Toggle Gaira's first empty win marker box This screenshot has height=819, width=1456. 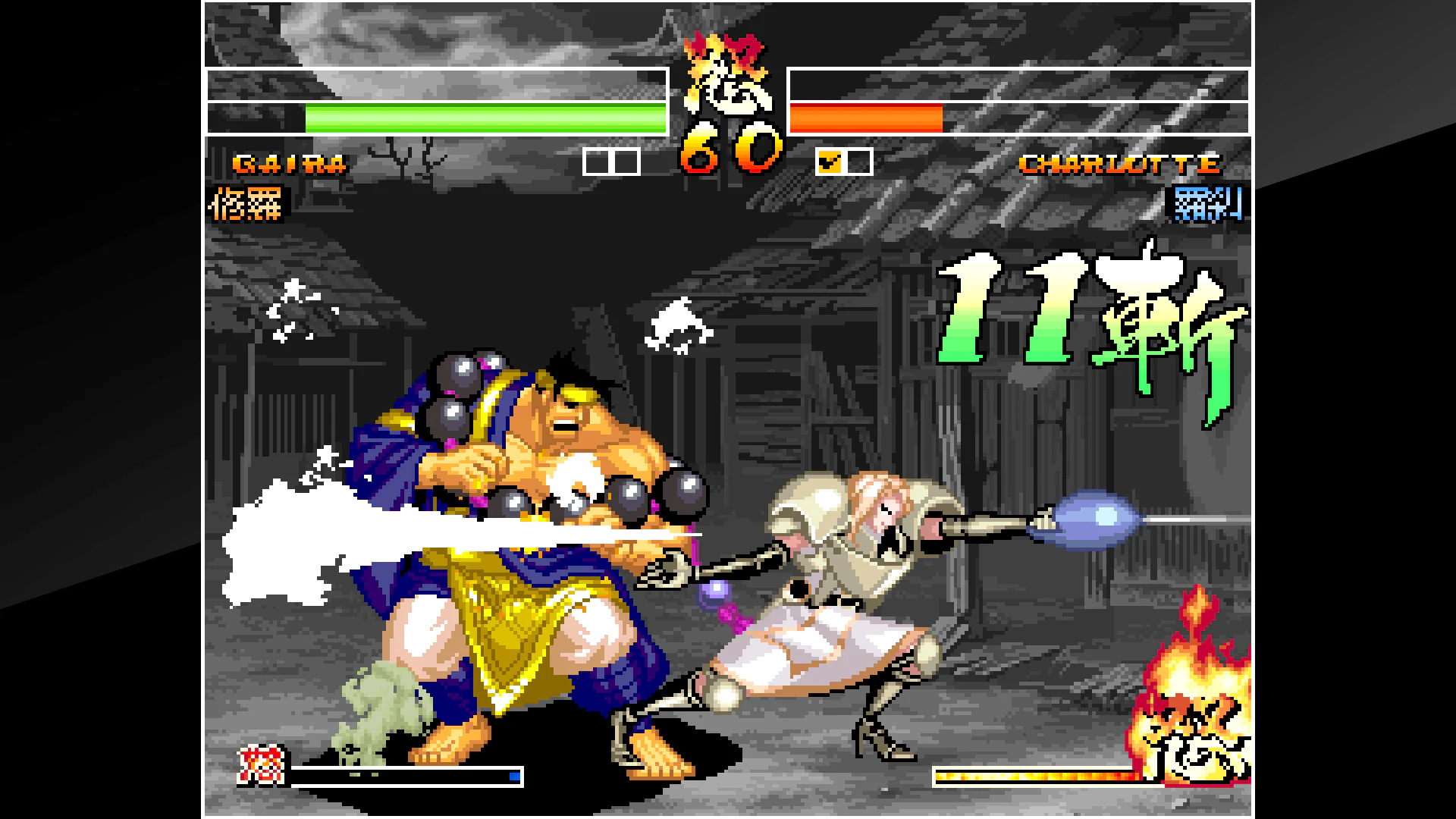coord(596,162)
